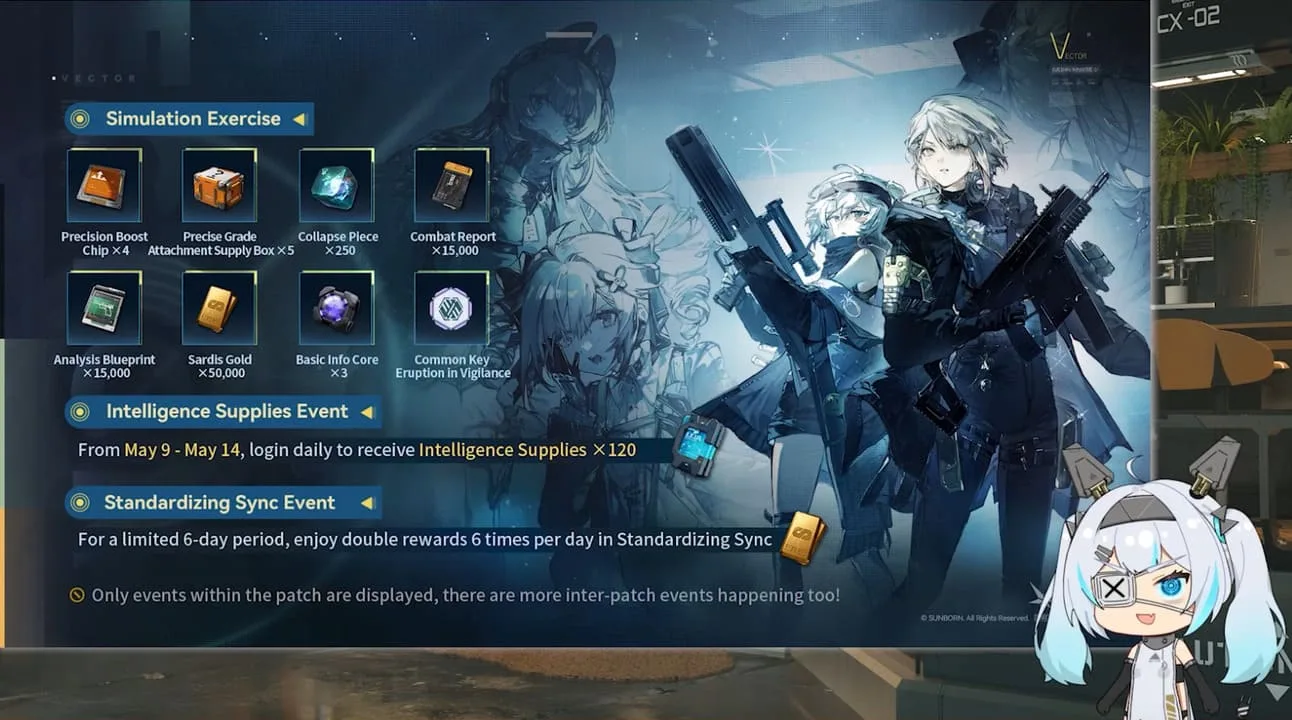Click the Intelligence Supplies ×120 highlighted text
Screen dimensions: 1292x720
pos(527,449)
